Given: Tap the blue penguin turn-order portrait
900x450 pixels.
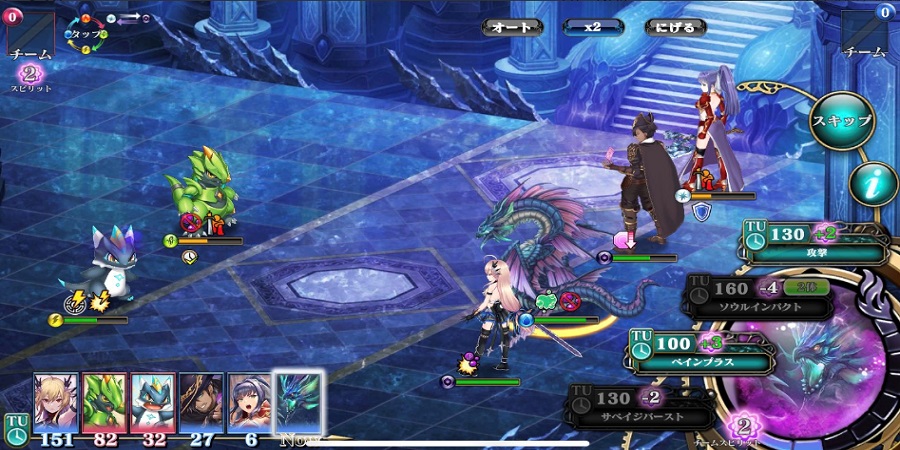Looking at the screenshot, I should (x=152, y=402).
